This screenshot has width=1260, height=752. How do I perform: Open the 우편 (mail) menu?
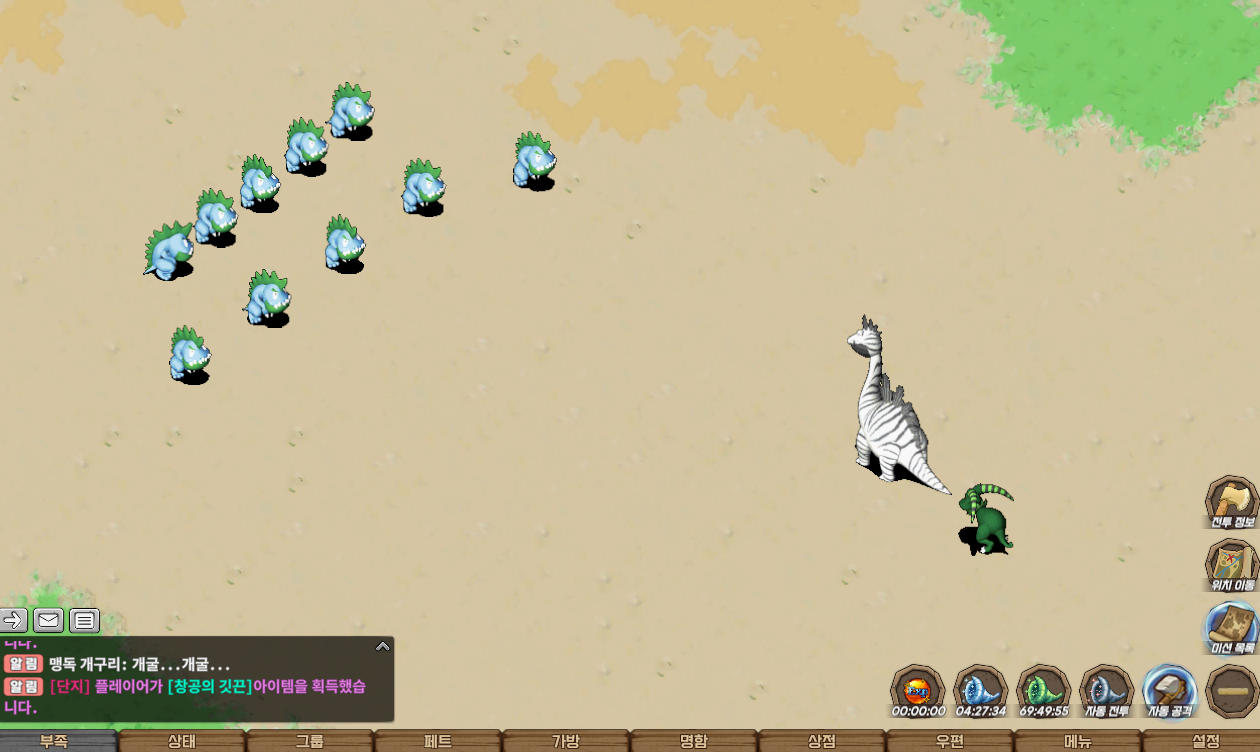point(950,741)
